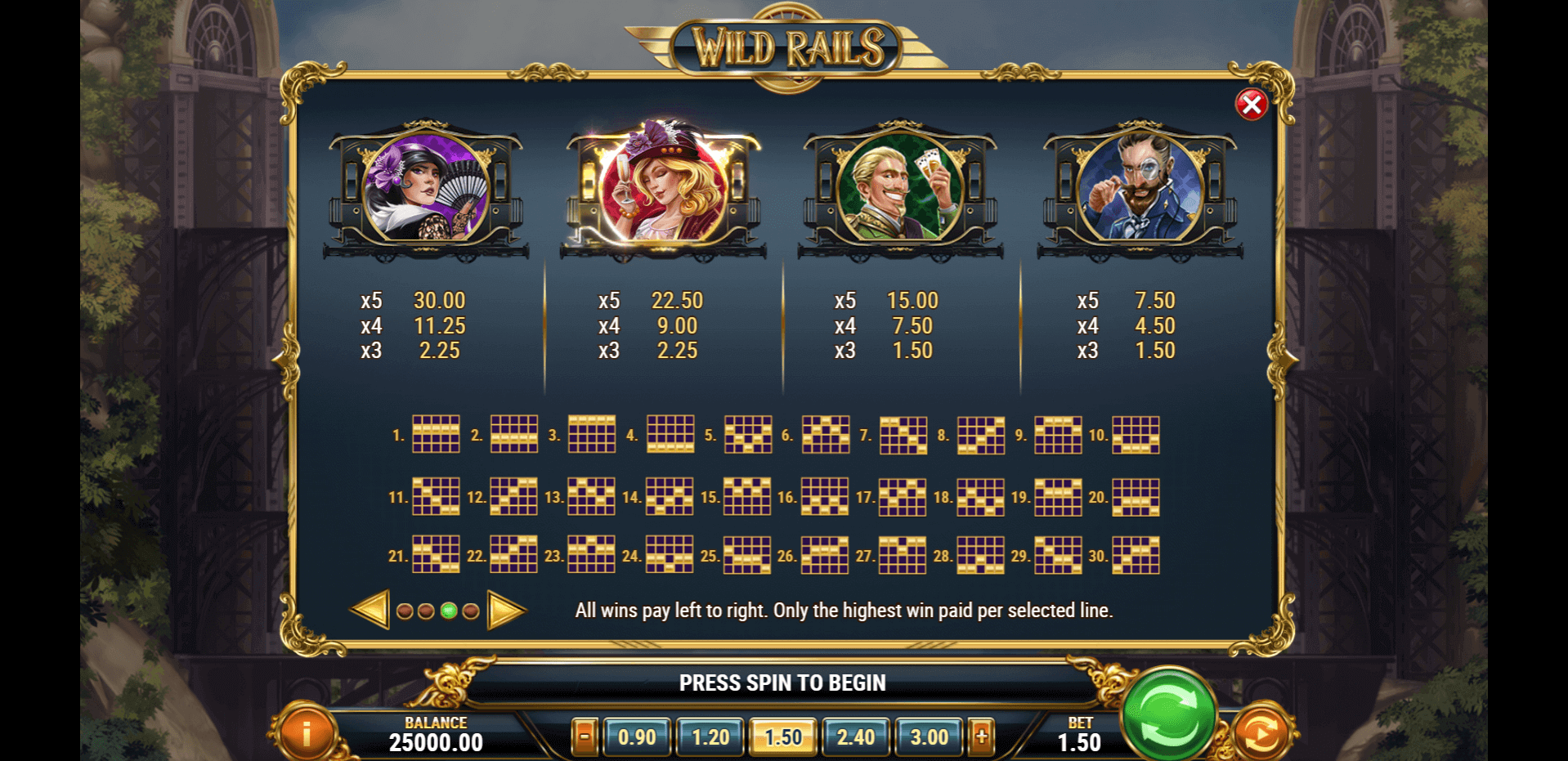Jump to the last paytable page dot
The image size is (1568, 761).
(471, 611)
